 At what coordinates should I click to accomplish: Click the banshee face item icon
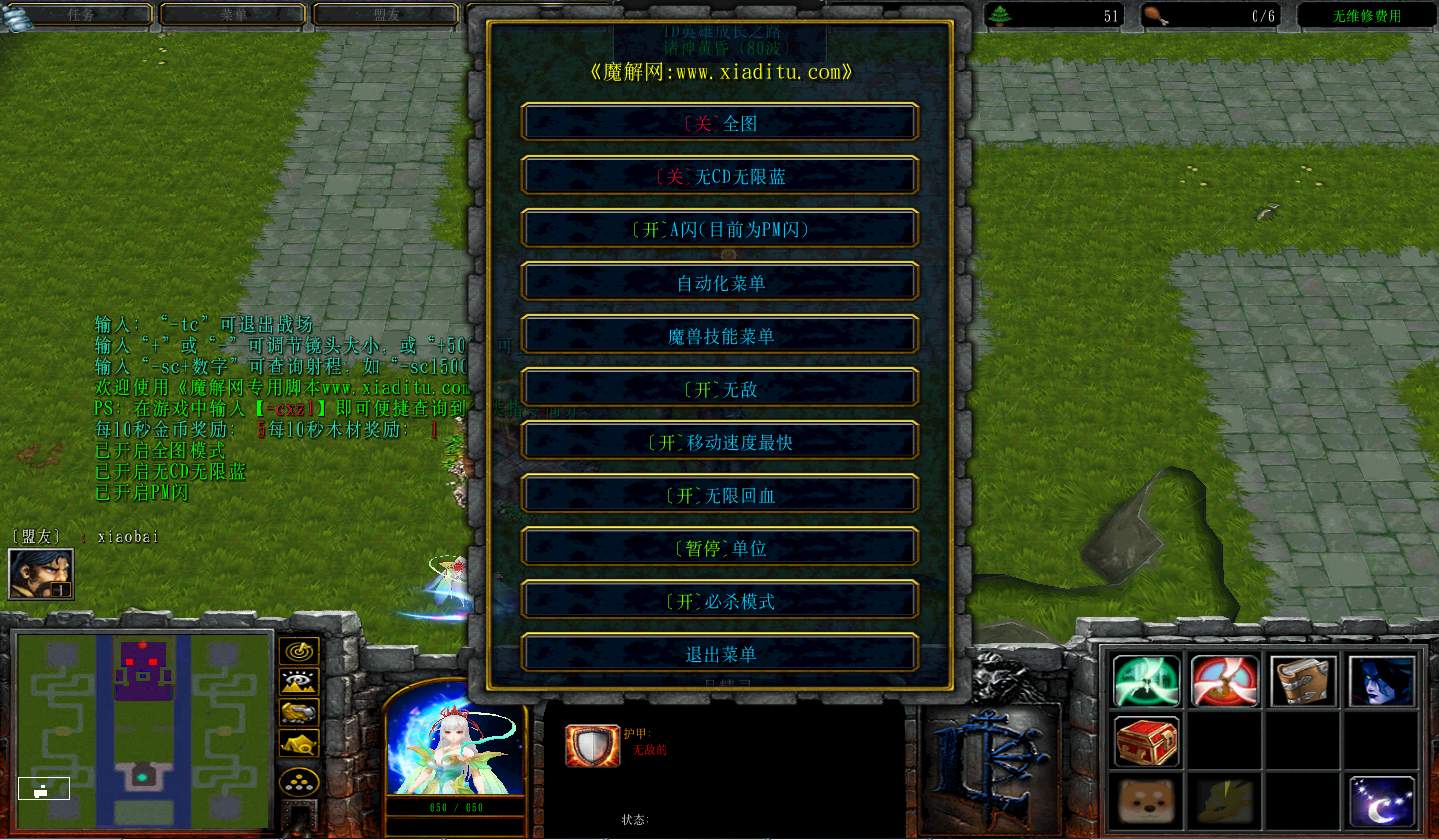(x=1381, y=679)
